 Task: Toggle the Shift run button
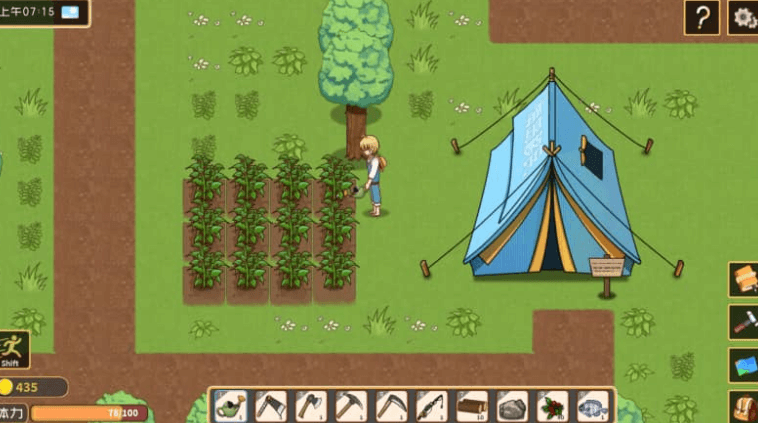(13, 350)
